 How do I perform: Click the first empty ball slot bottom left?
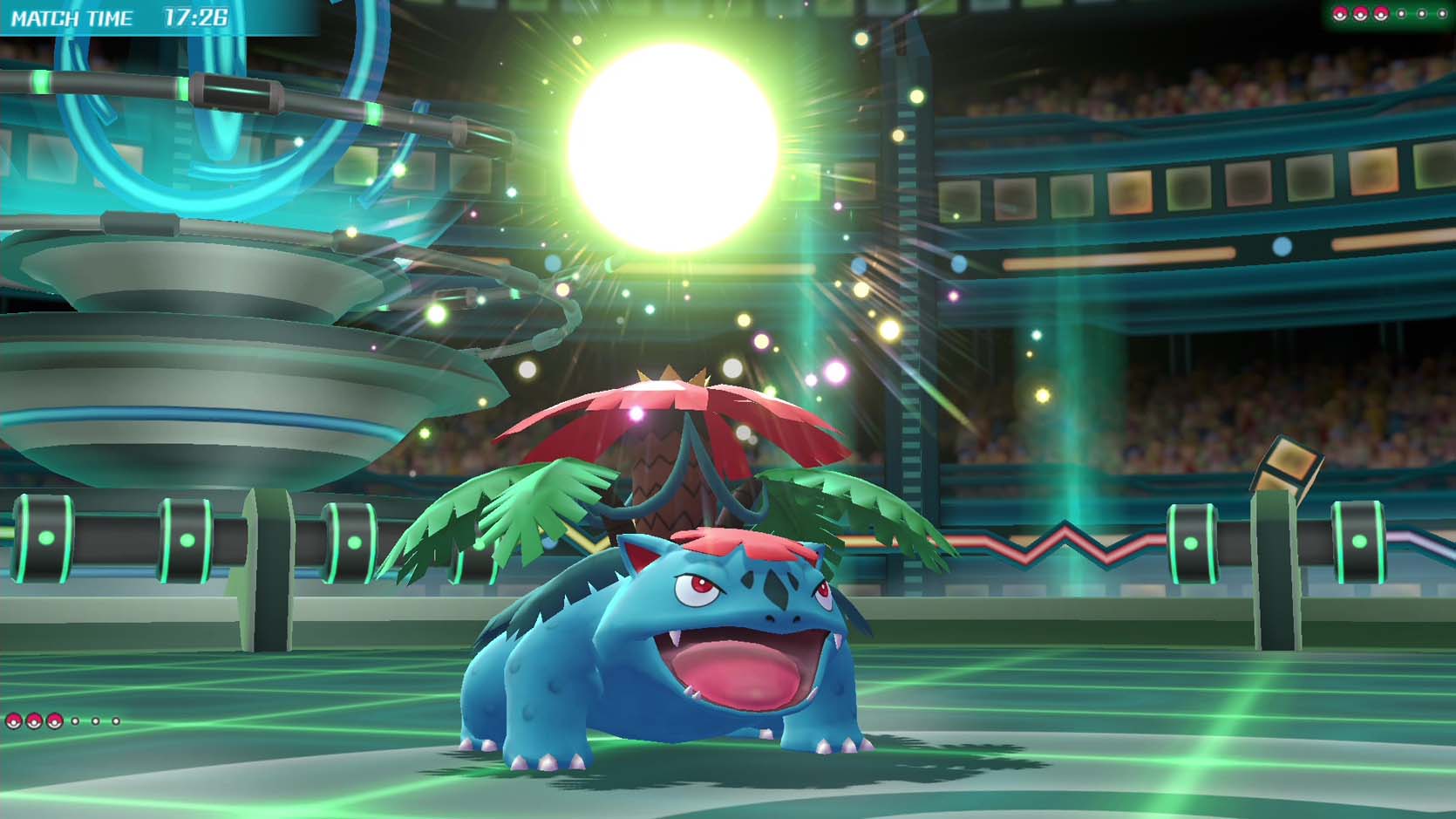coord(76,721)
